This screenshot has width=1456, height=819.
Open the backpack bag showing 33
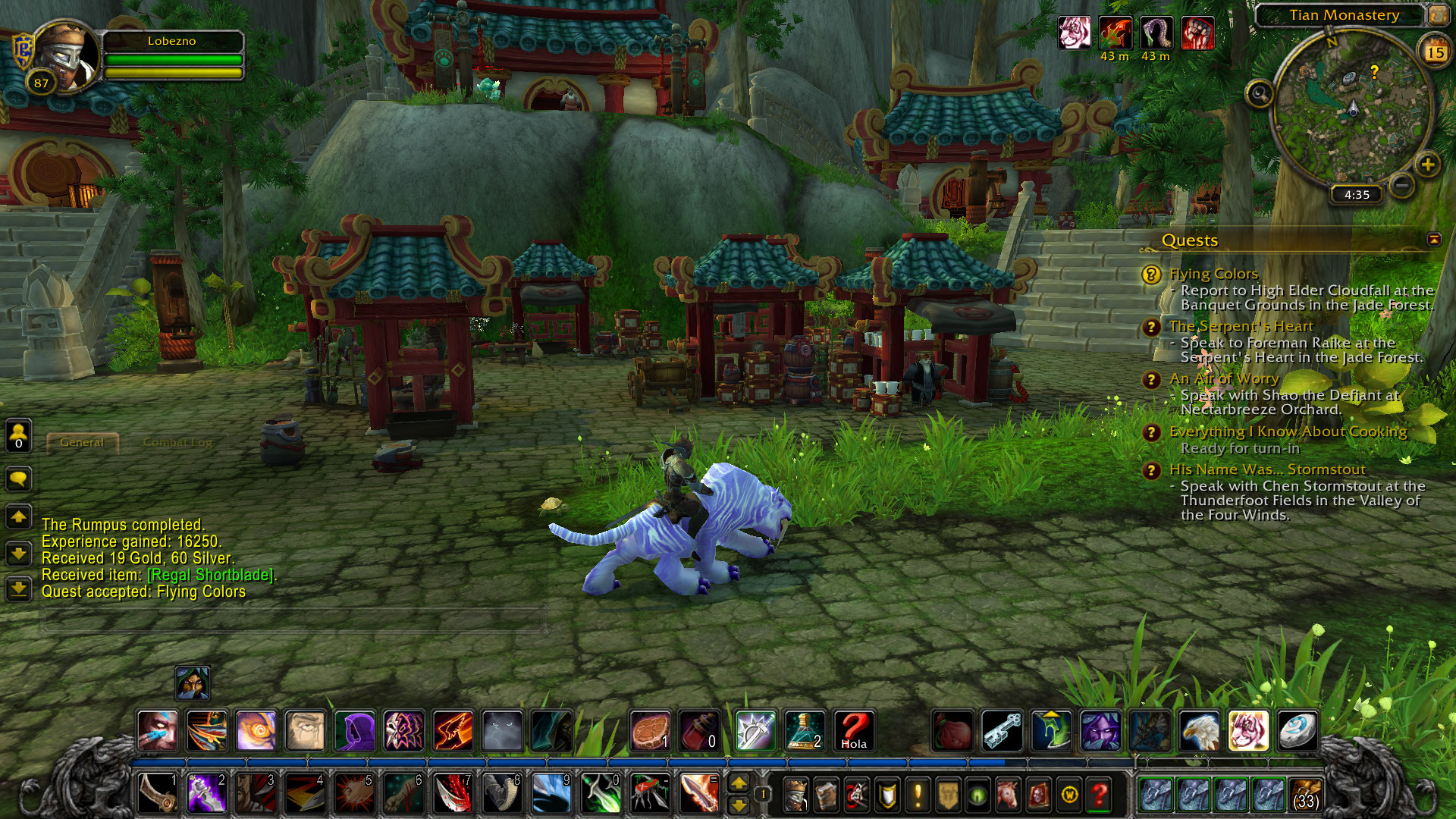pos(1305,795)
